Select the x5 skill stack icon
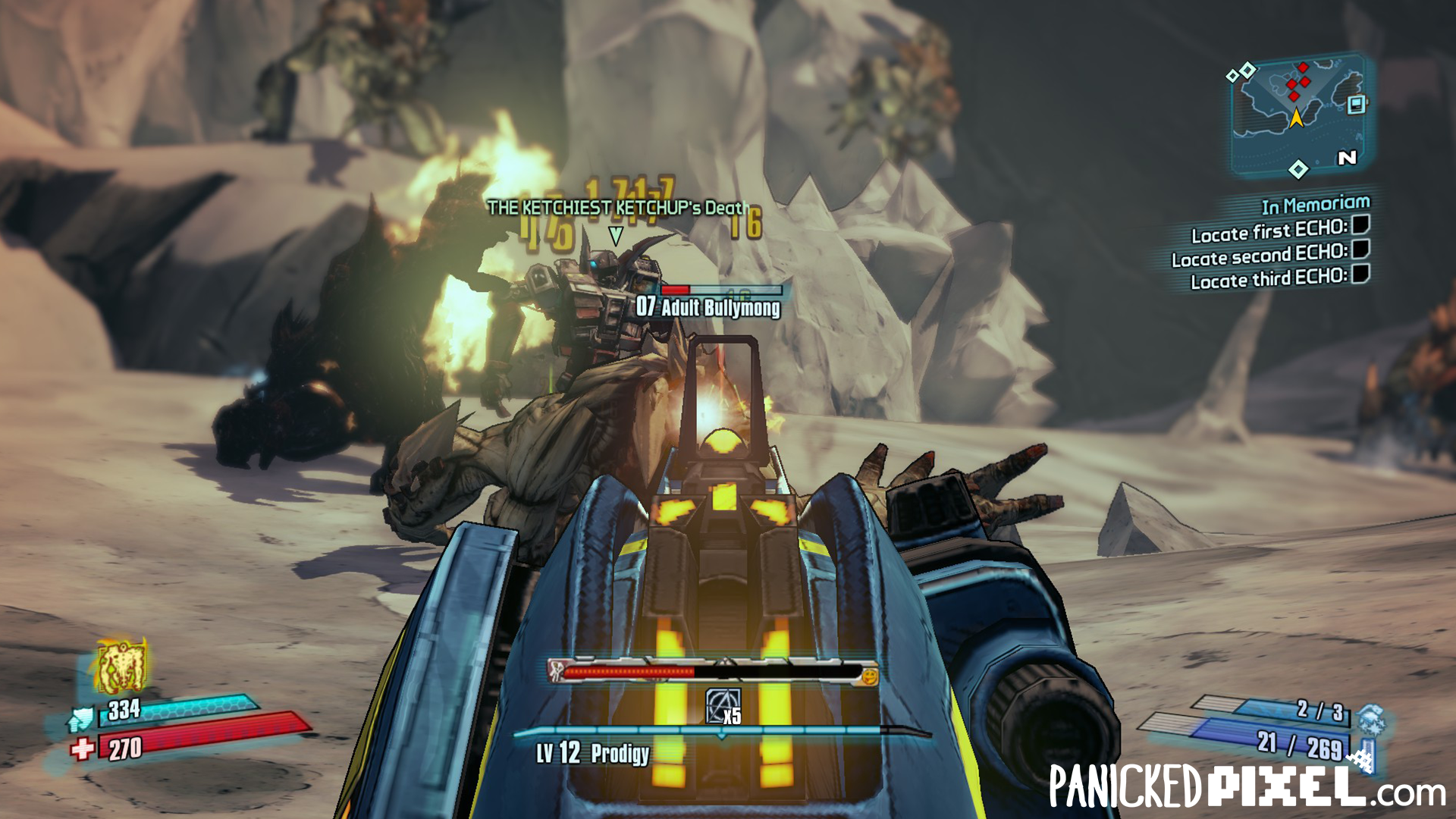 click(x=723, y=707)
